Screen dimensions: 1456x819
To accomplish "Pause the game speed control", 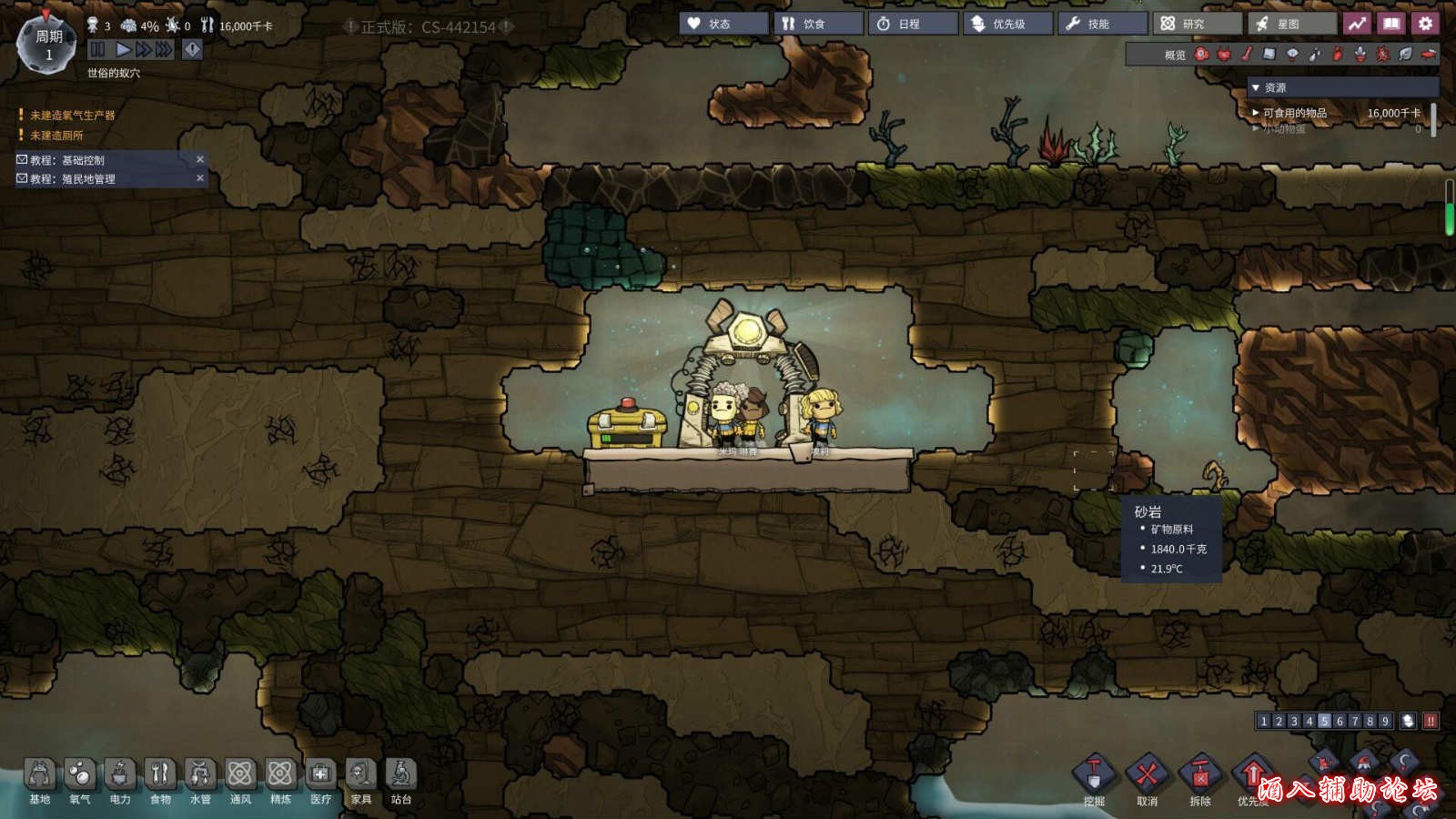I will point(98,49).
